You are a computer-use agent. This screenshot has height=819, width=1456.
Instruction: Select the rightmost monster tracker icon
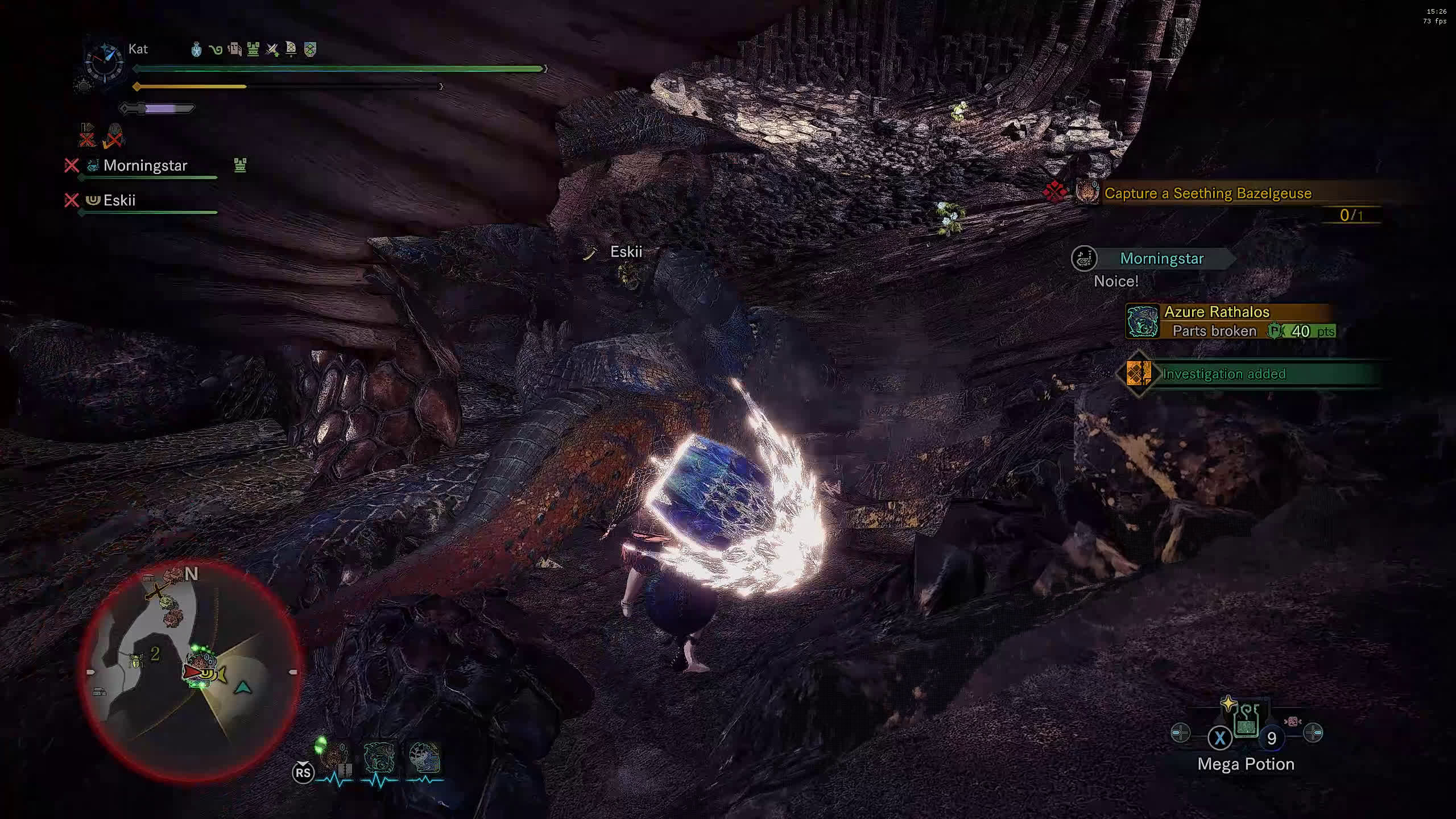pyautogui.click(x=424, y=758)
